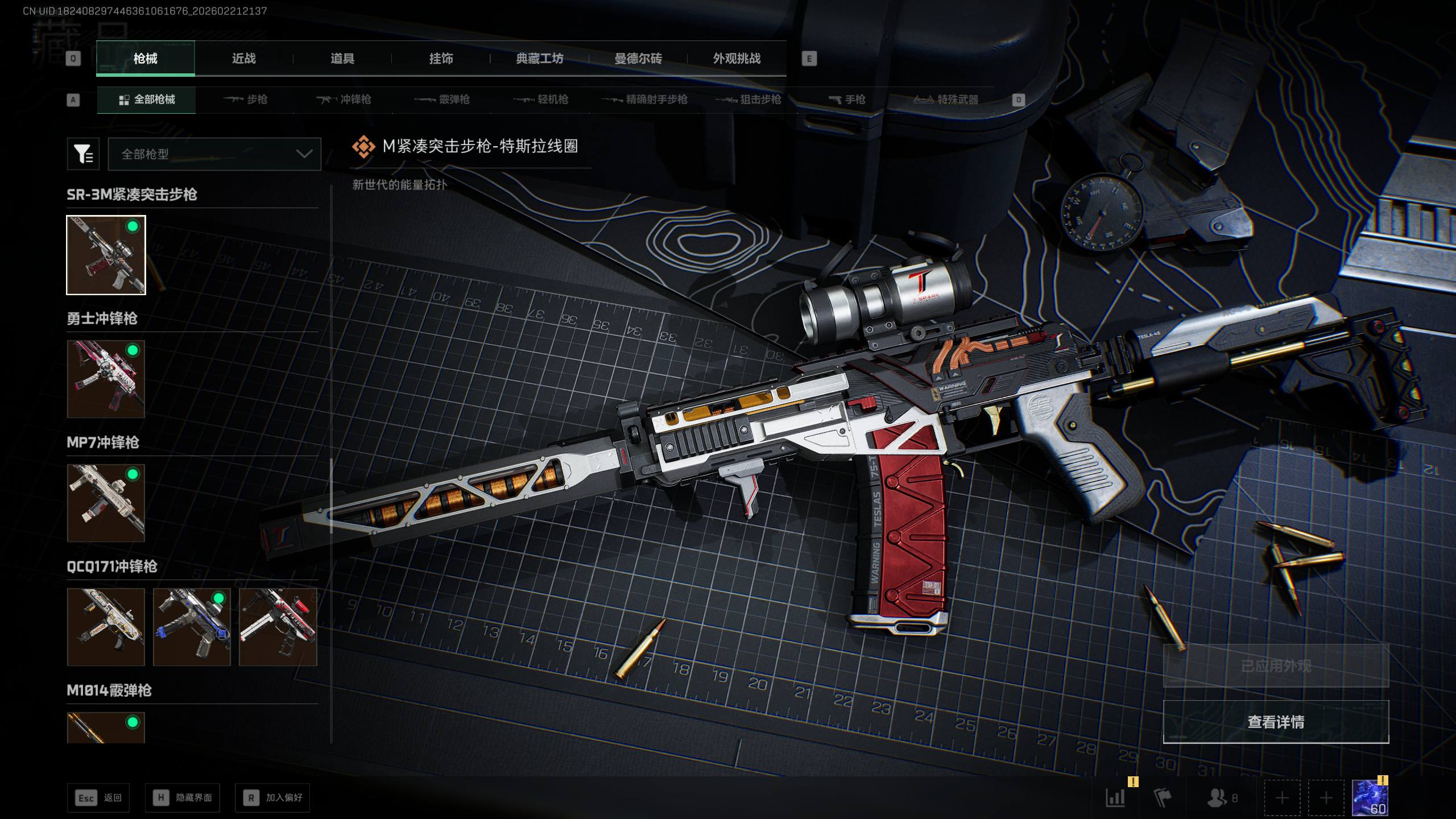
Task: Pick the 勇士冲锋枪 skin thumbnail
Action: pos(106,379)
